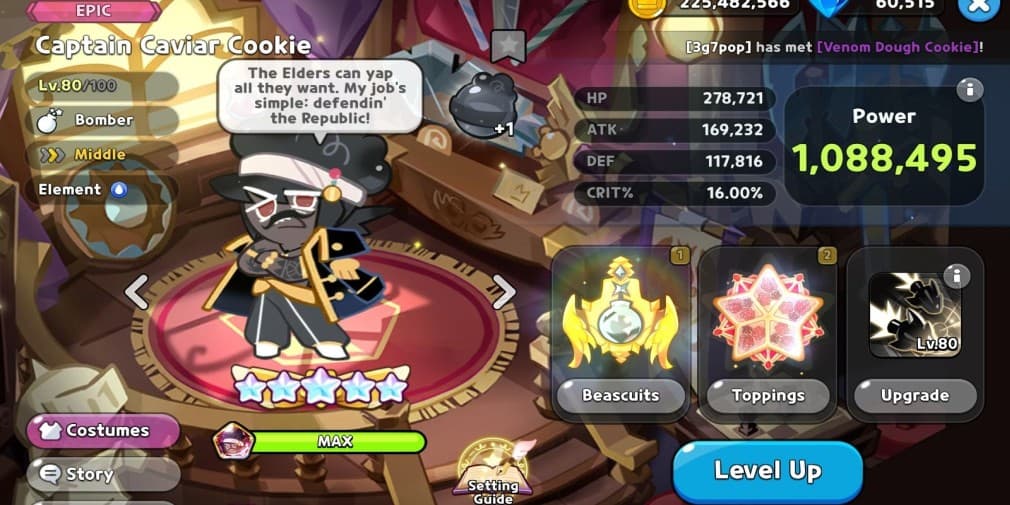View the water Element badge
The height and width of the screenshot is (505, 1010).
pos(118,189)
